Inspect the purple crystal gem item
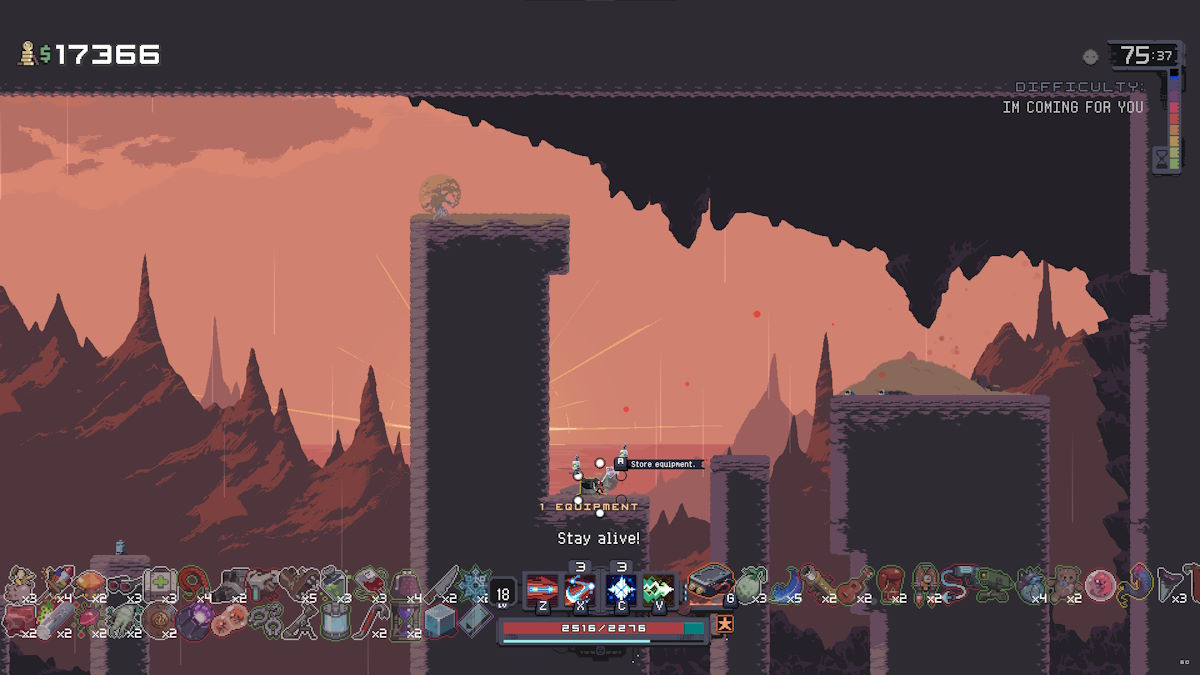 (x=194, y=624)
